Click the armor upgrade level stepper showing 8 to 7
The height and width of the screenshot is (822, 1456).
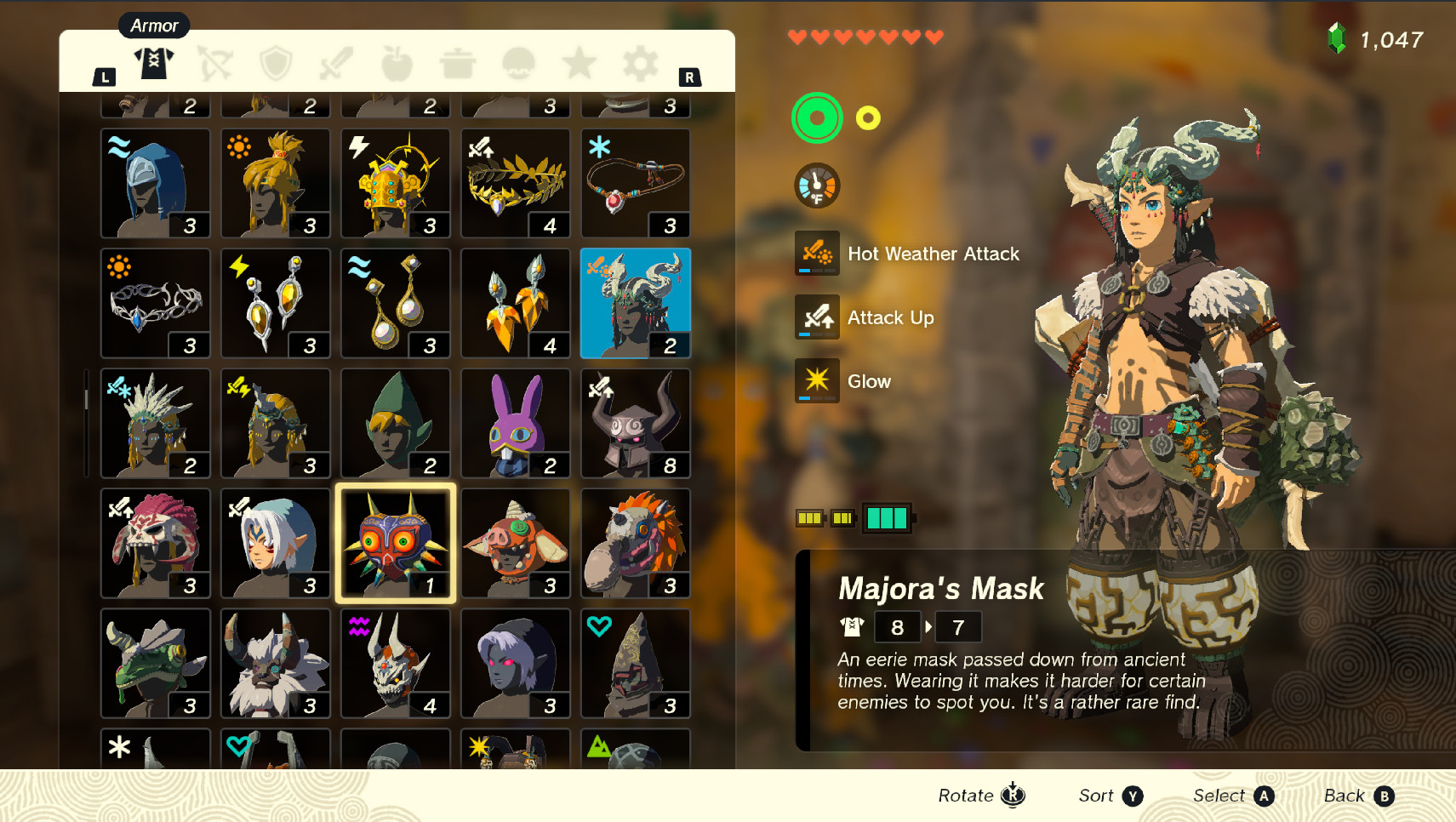(x=928, y=627)
